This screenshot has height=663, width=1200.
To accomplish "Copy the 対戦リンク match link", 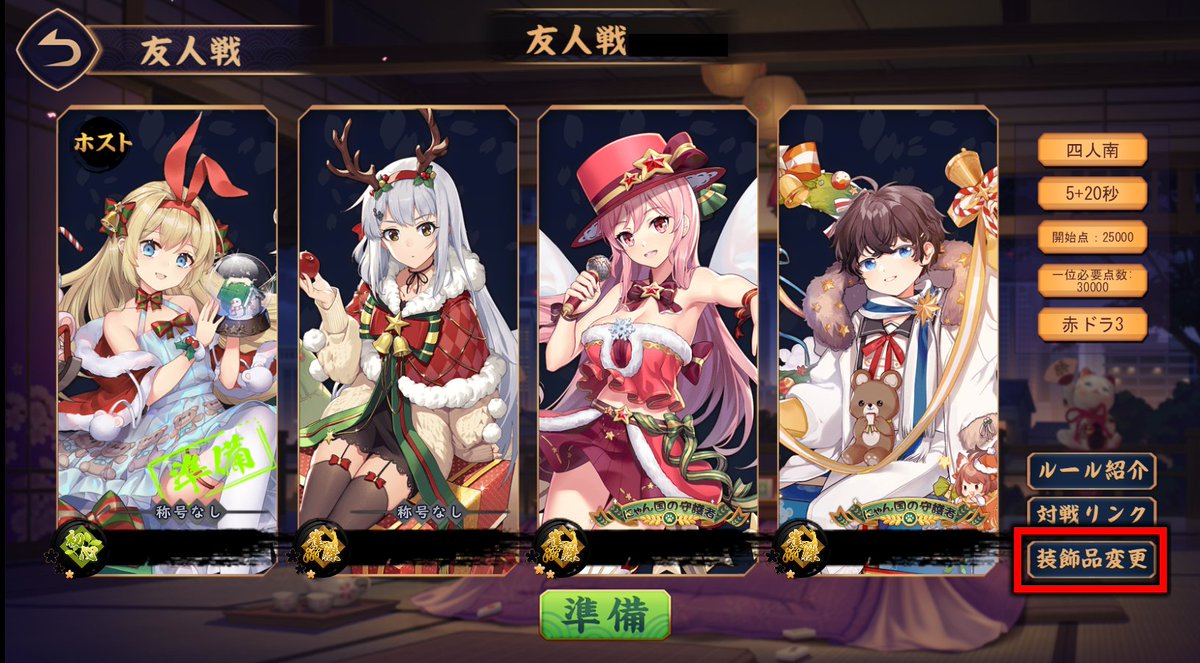I will pyautogui.click(x=1091, y=513).
